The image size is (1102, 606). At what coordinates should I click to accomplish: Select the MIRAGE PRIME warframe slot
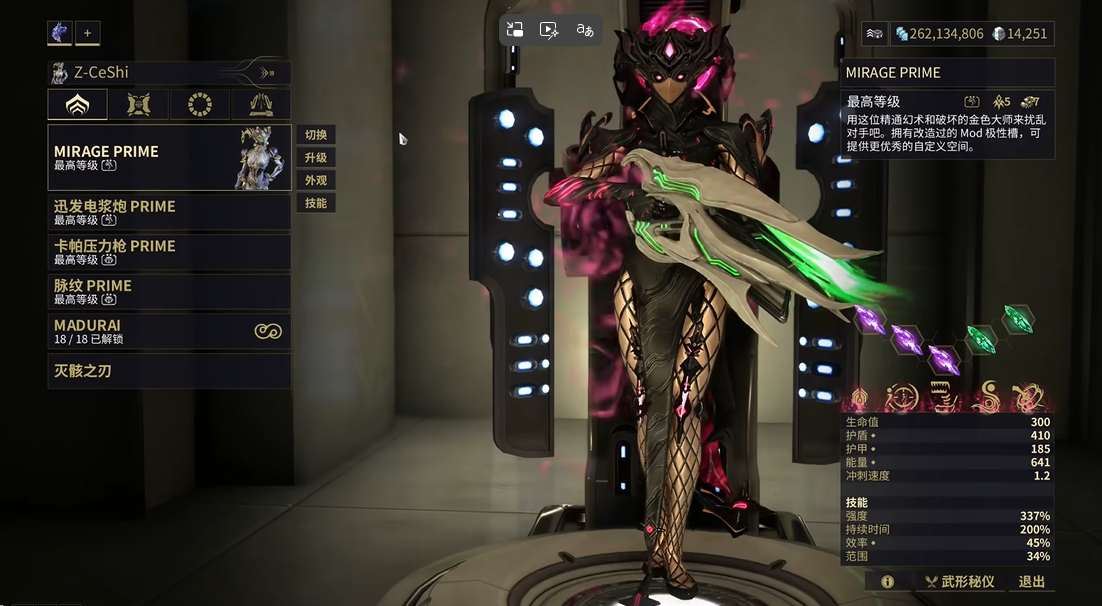pyautogui.click(x=168, y=157)
